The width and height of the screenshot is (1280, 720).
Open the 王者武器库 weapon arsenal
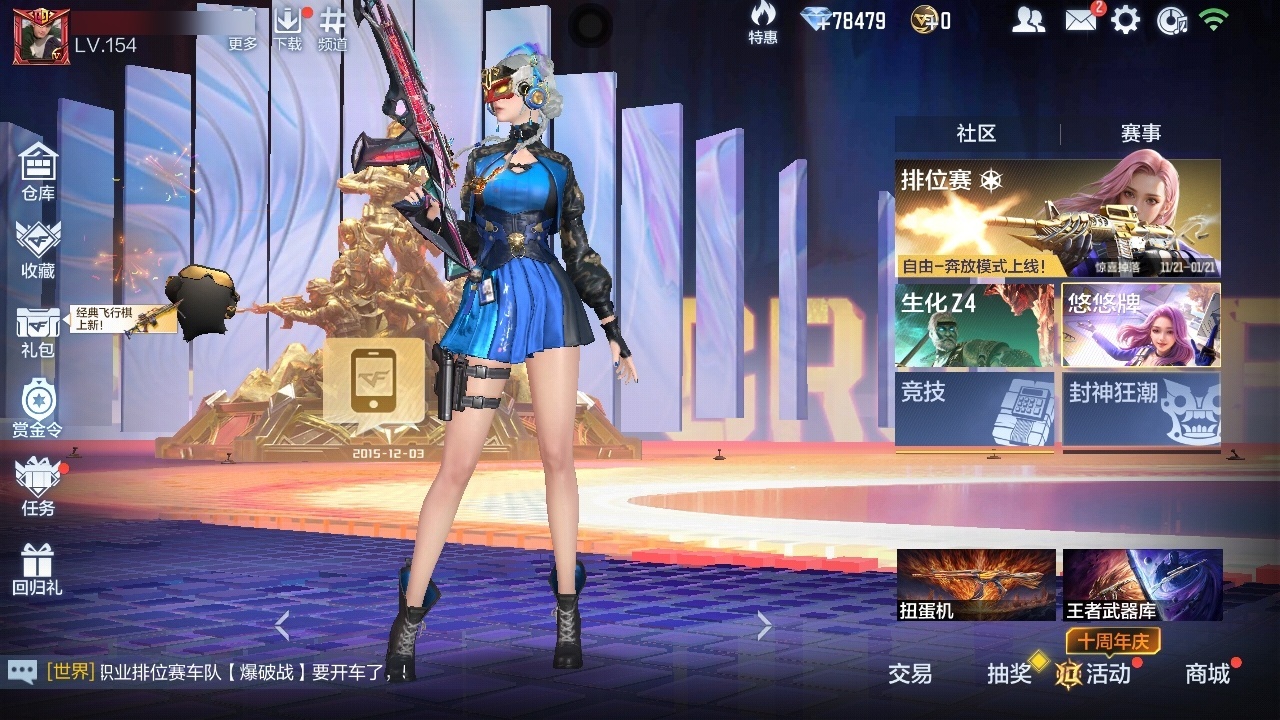click(x=1142, y=585)
